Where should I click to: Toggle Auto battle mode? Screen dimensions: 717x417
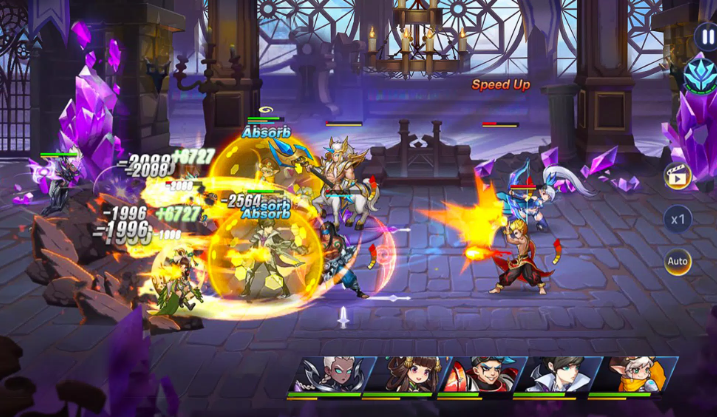click(678, 262)
